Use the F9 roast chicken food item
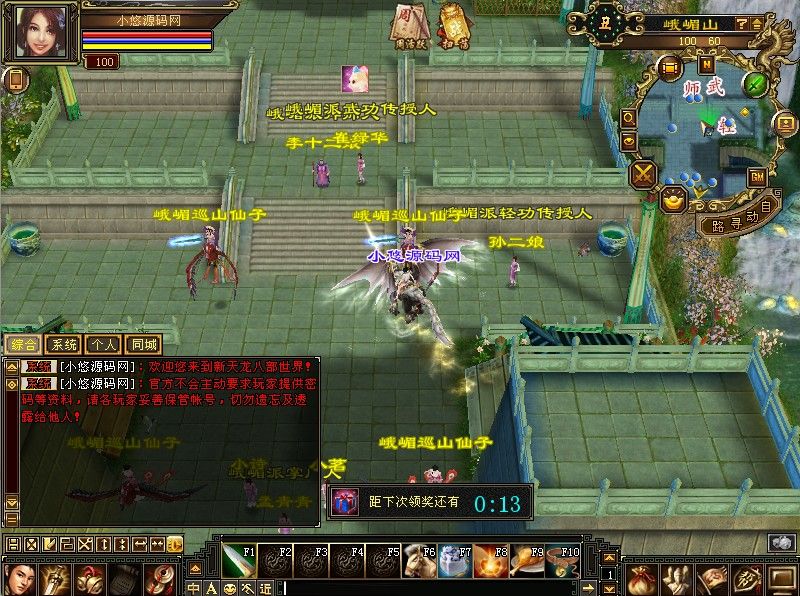This screenshot has width=800, height=596. point(525,561)
